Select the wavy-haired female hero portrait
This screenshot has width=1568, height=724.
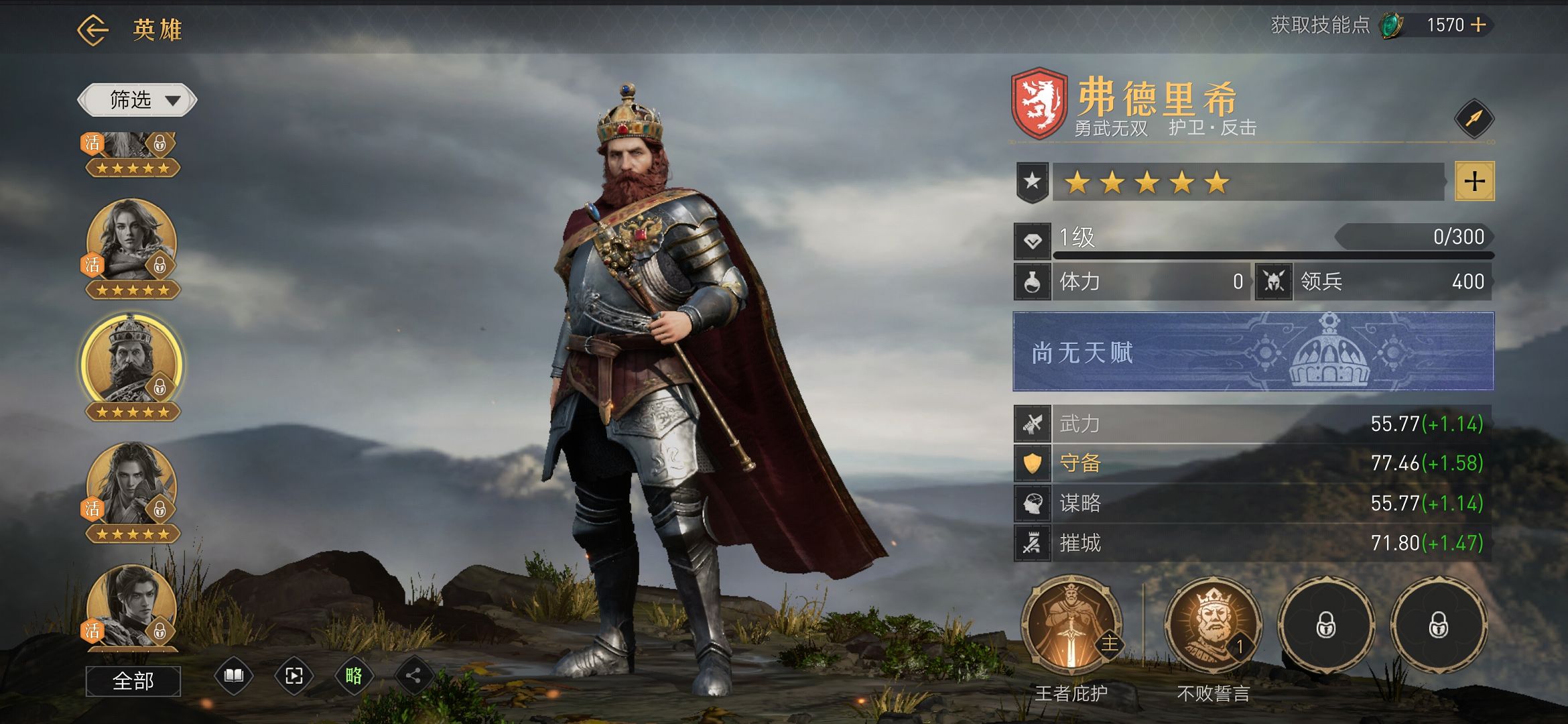tap(131, 240)
